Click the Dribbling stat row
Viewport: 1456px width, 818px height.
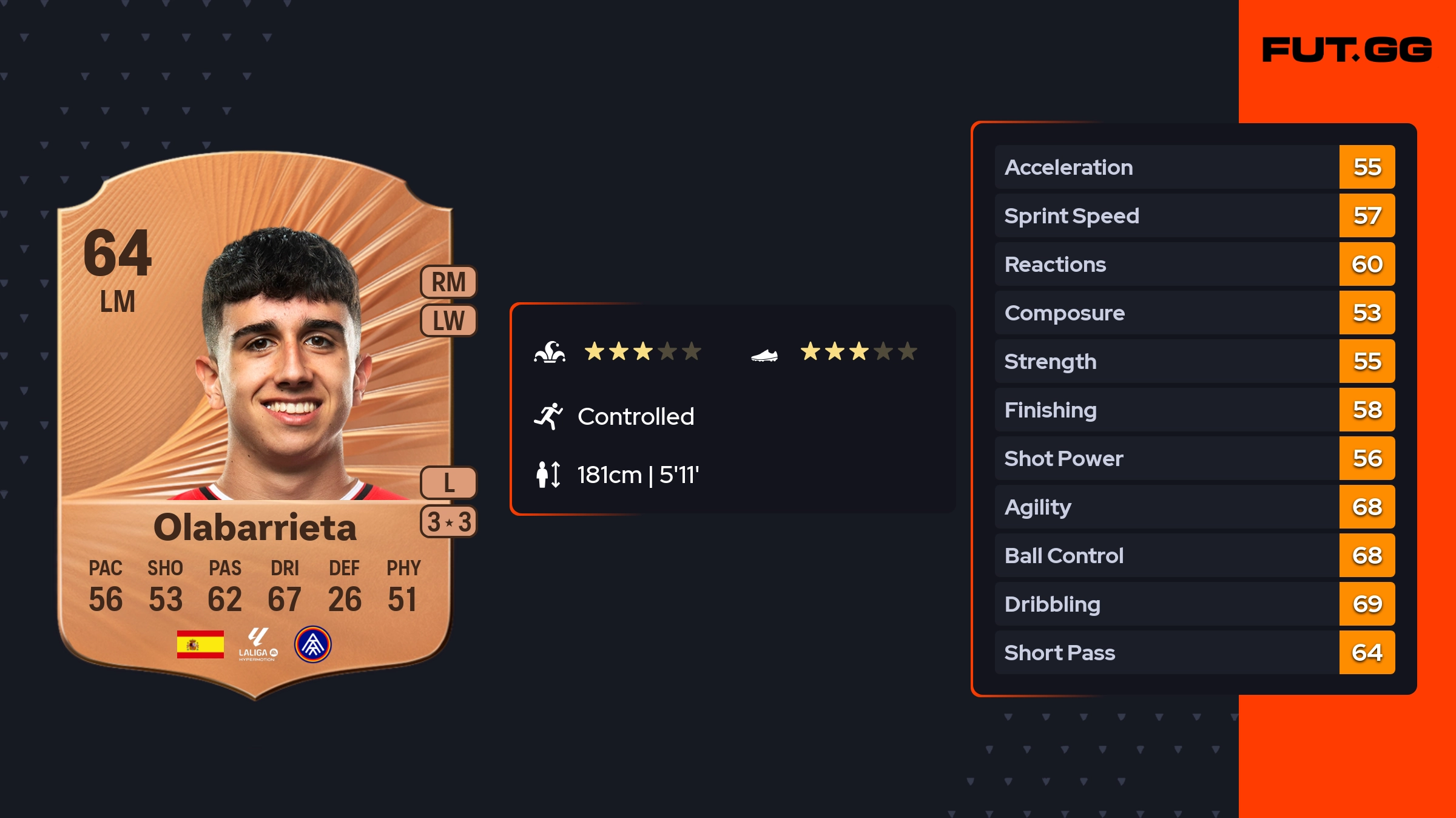(x=1194, y=604)
